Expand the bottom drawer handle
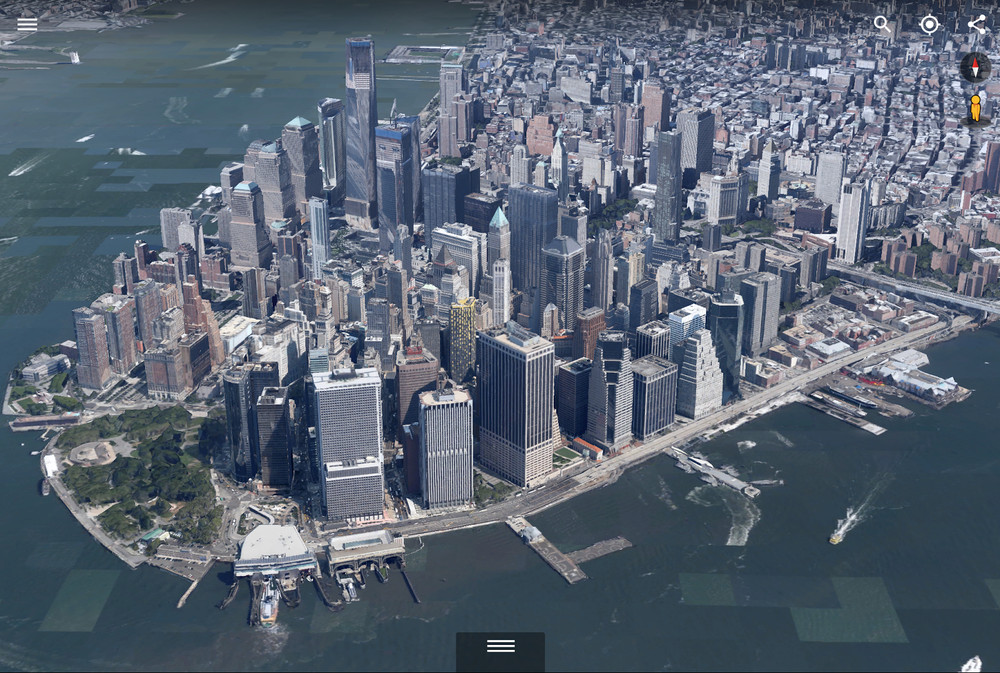Screen dimensions: 1000x673 click(x=500, y=647)
